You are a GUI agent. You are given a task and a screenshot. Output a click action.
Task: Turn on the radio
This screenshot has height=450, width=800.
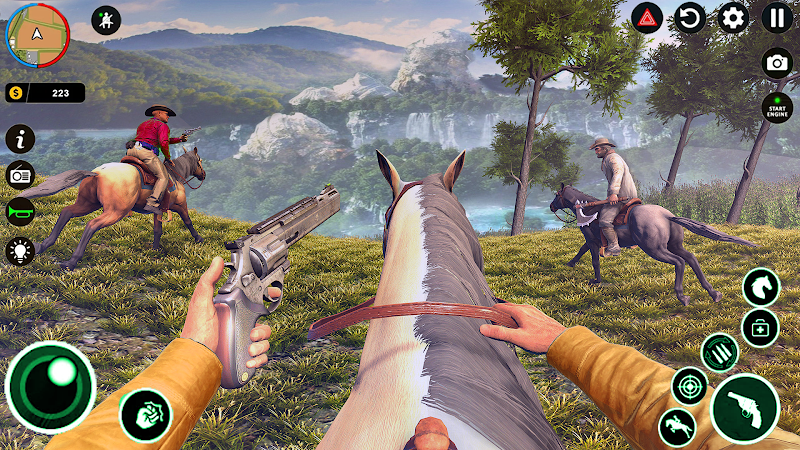tap(20, 175)
